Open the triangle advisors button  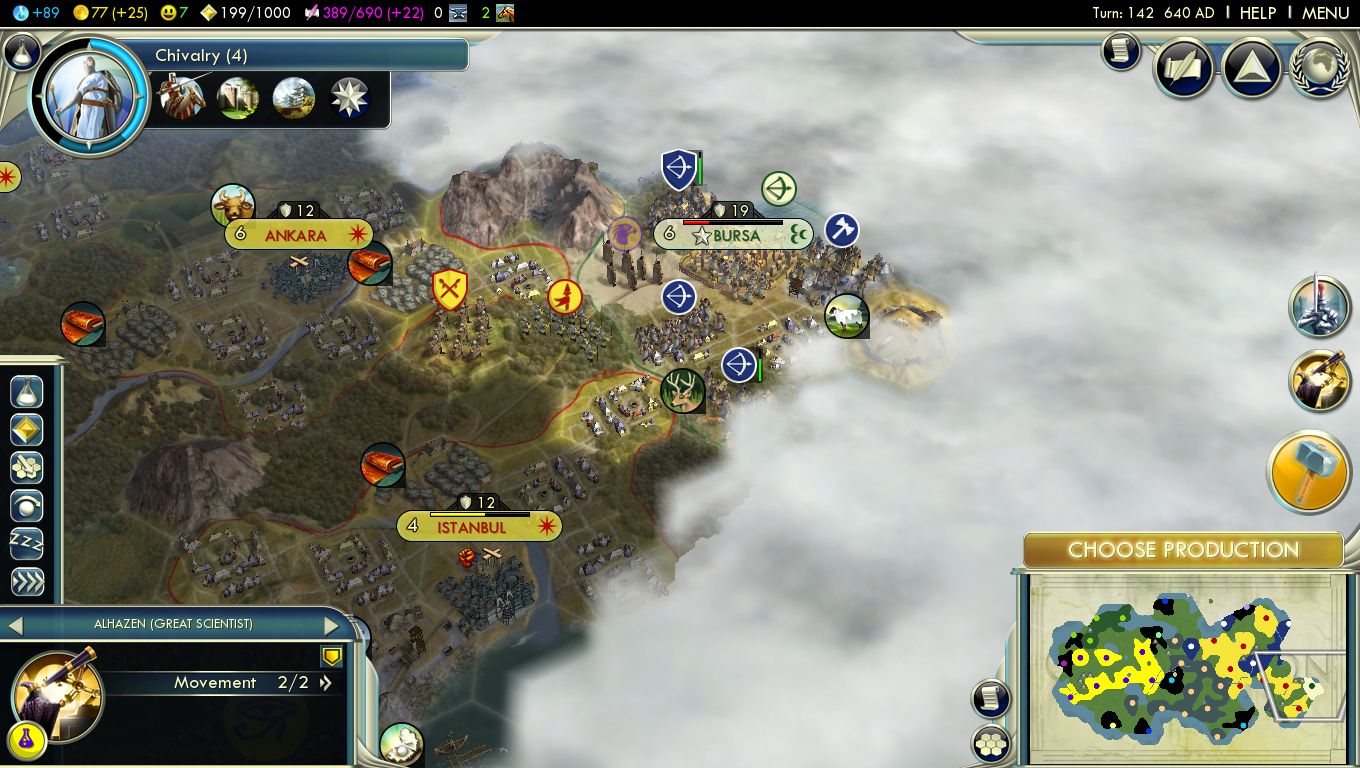coord(1252,69)
